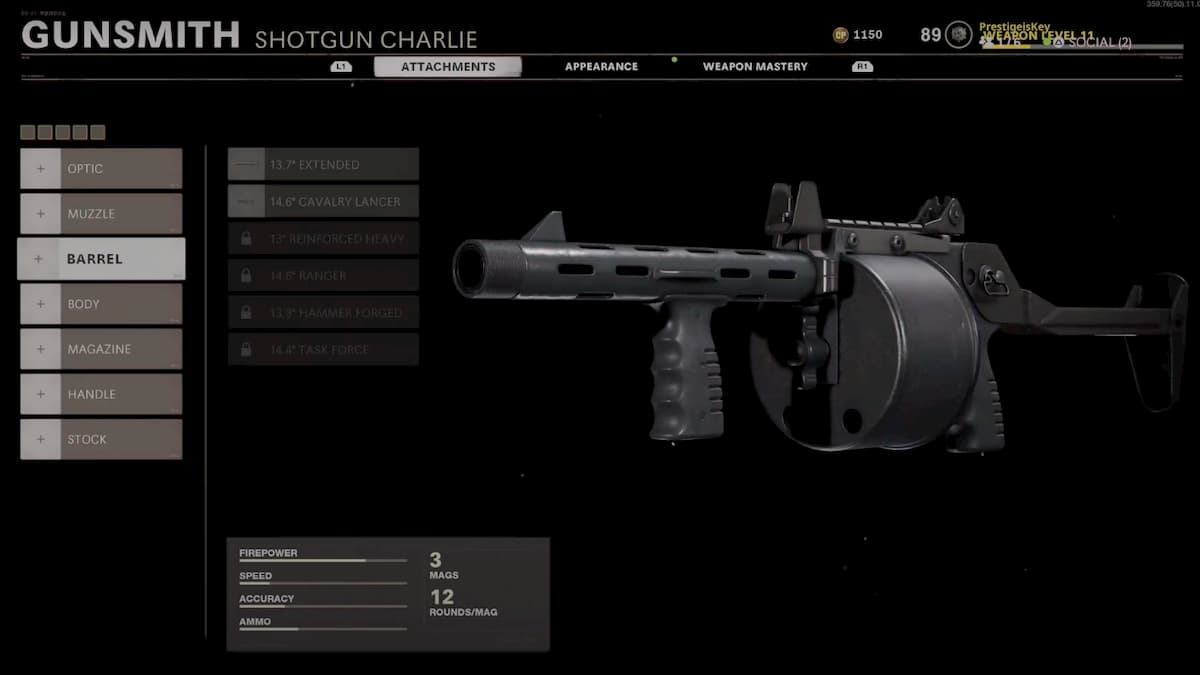Pick the Magazine attachment category
The image size is (1200, 675).
pyautogui.click(x=101, y=349)
